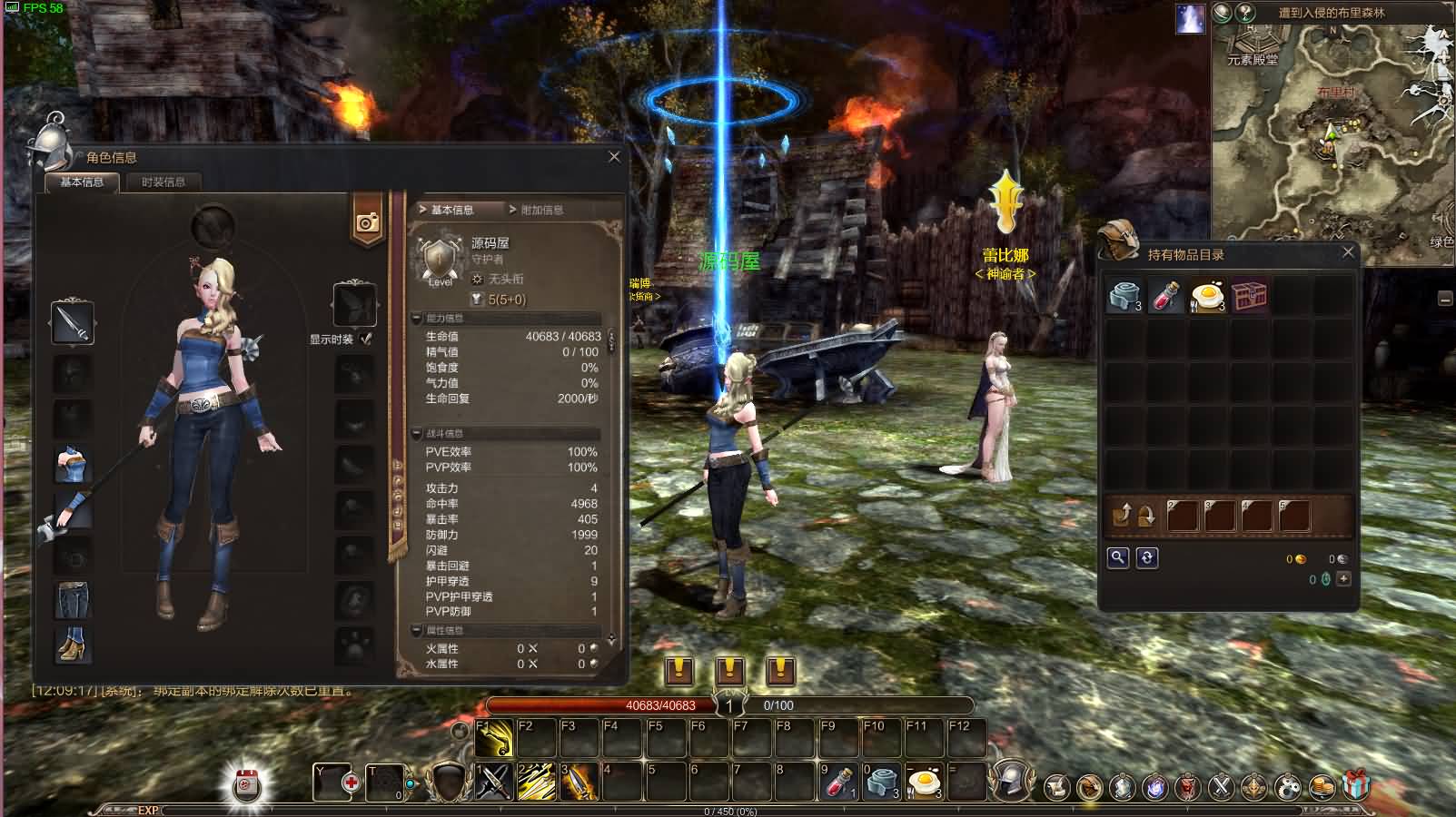Click the inventory refresh icon beside the magnifier
The height and width of the screenshot is (817, 1456).
click(x=1147, y=557)
